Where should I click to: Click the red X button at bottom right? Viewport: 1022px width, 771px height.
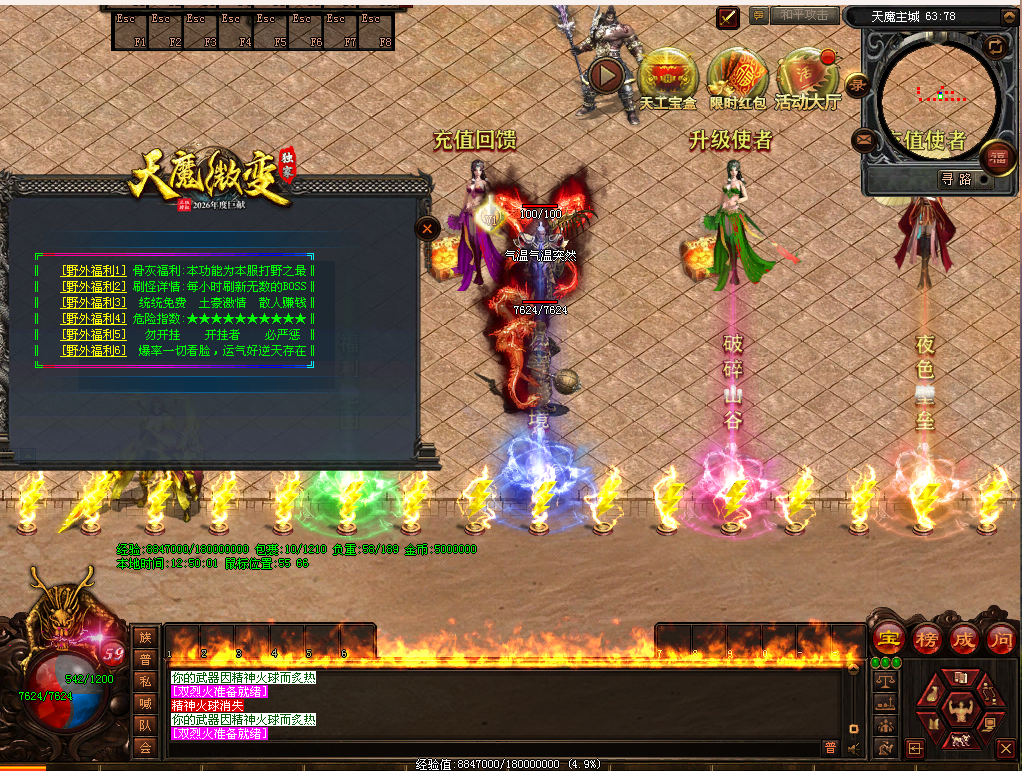click(1006, 748)
